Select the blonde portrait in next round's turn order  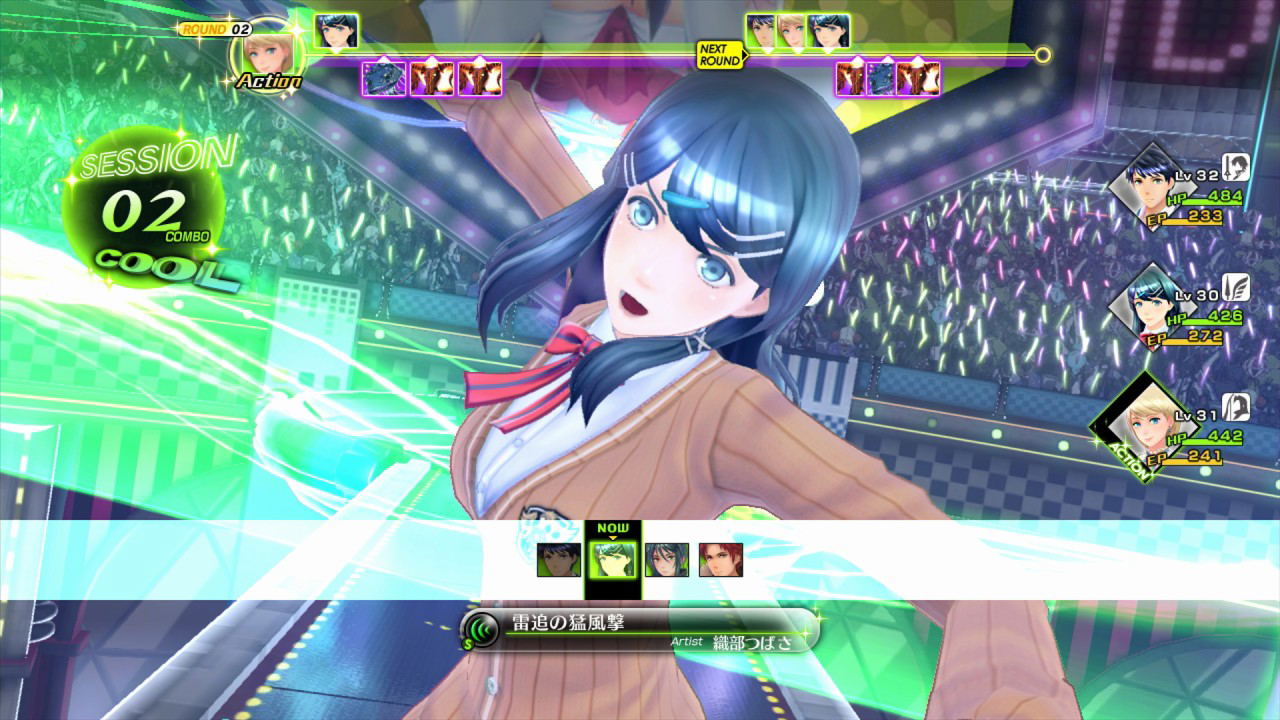(x=792, y=31)
